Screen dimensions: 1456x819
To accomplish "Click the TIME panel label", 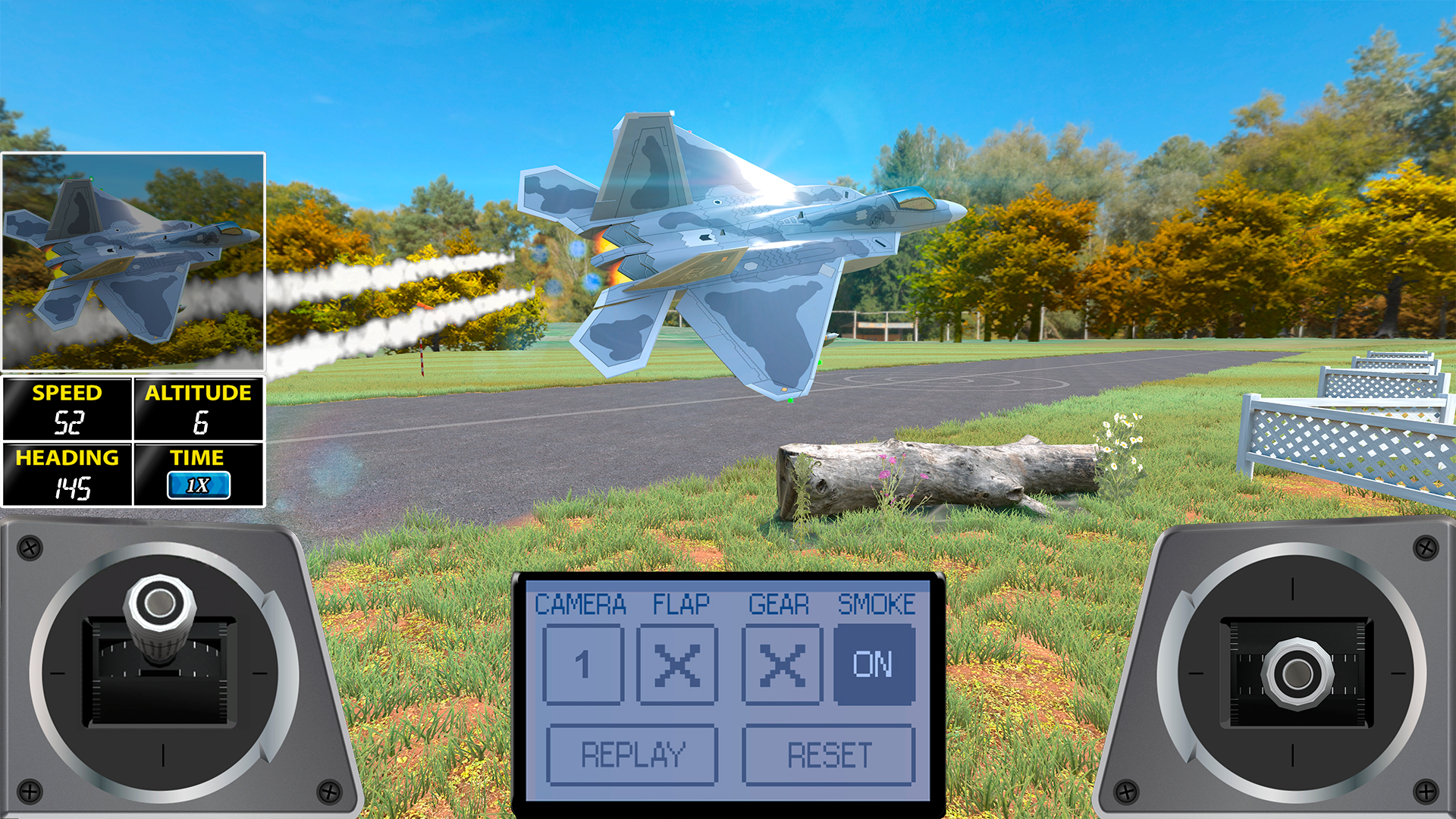I will pos(199,457).
